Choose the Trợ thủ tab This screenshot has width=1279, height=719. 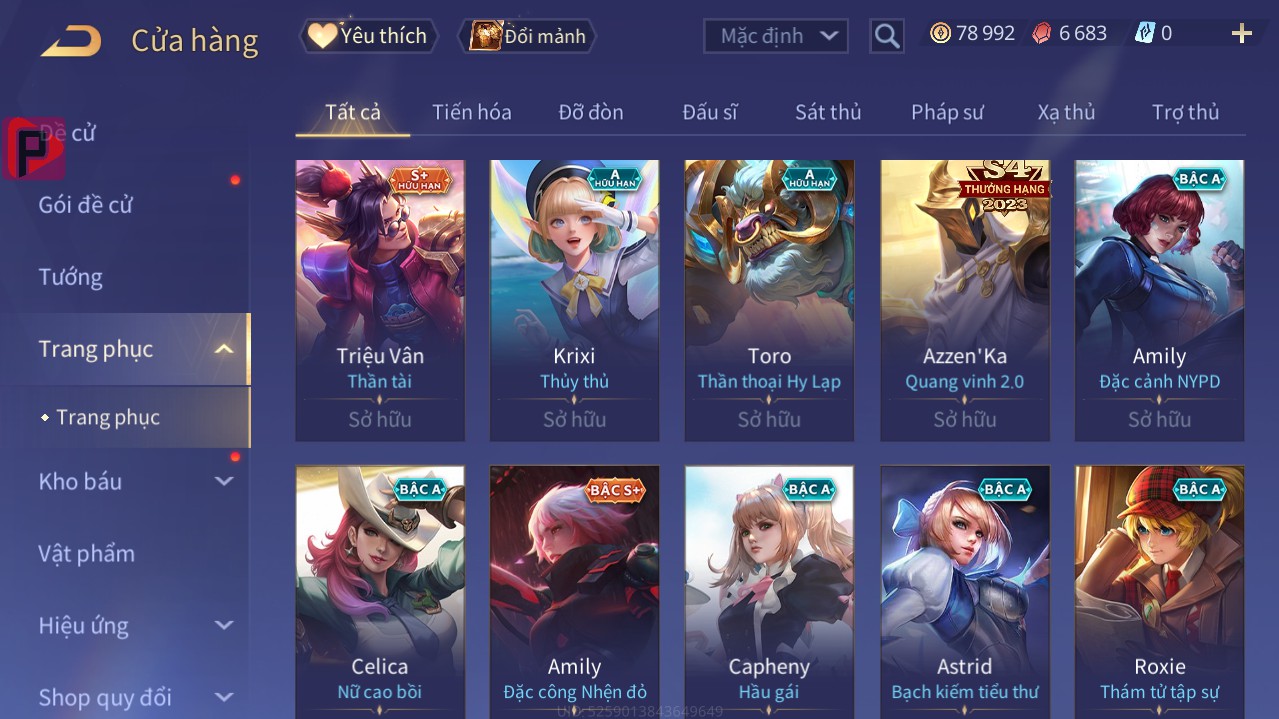tap(1185, 112)
